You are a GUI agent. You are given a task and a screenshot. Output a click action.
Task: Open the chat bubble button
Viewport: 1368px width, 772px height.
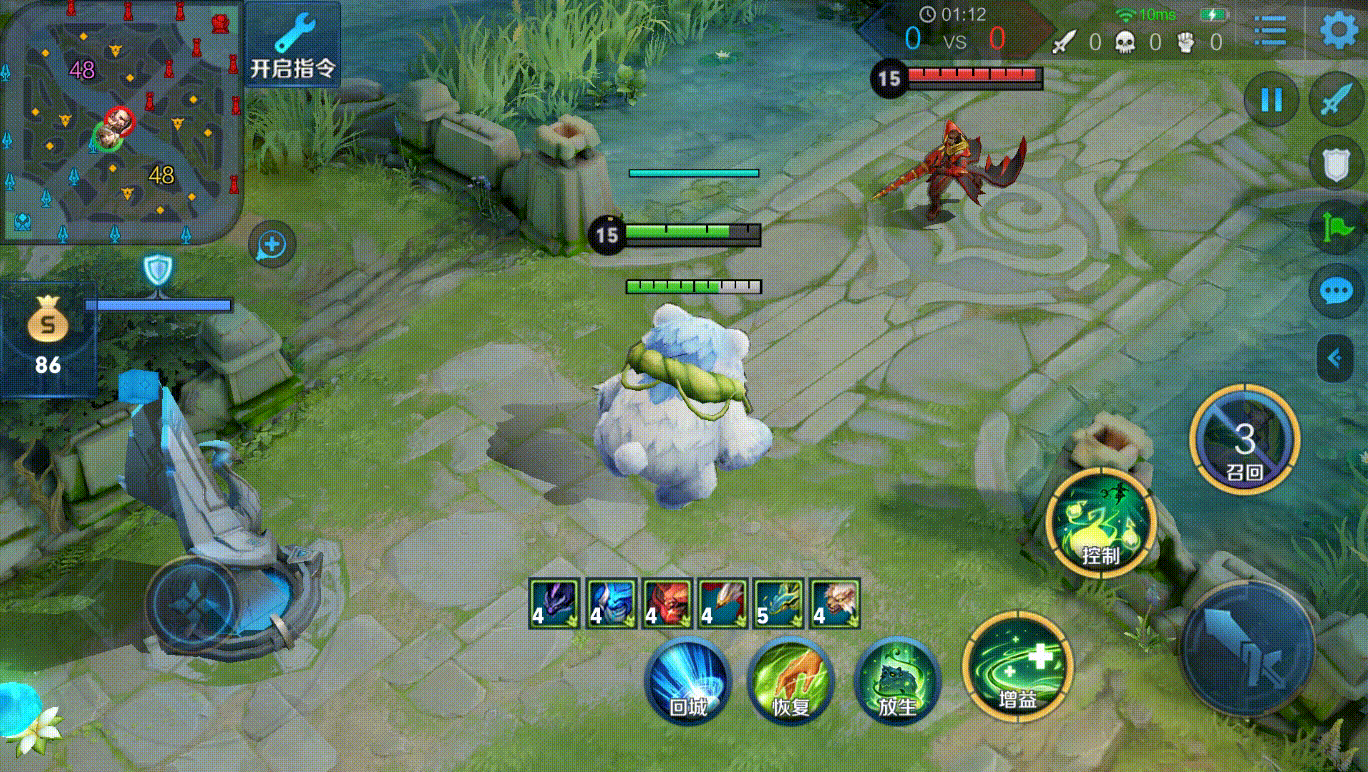click(x=1336, y=291)
